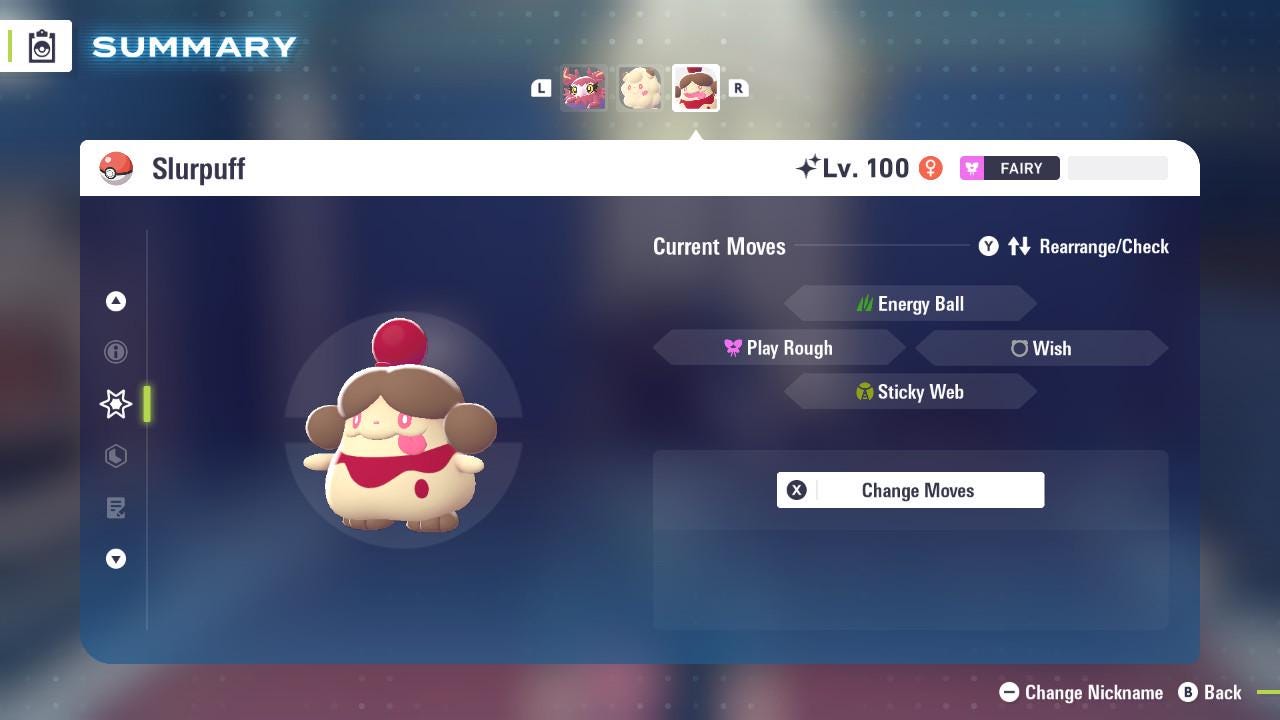Select the Tatsugiri party tab
The image size is (1280, 720).
point(584,88)
